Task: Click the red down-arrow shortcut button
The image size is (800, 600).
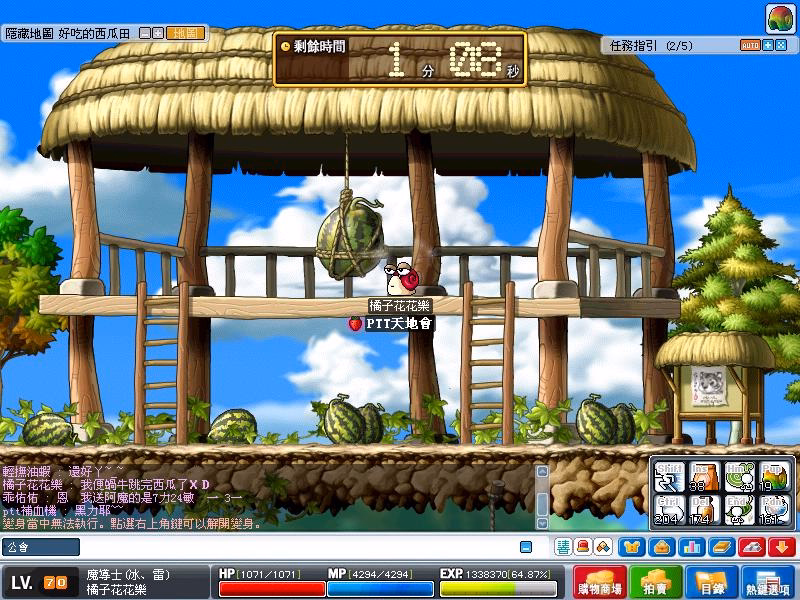Action: (x=781, y=547)
